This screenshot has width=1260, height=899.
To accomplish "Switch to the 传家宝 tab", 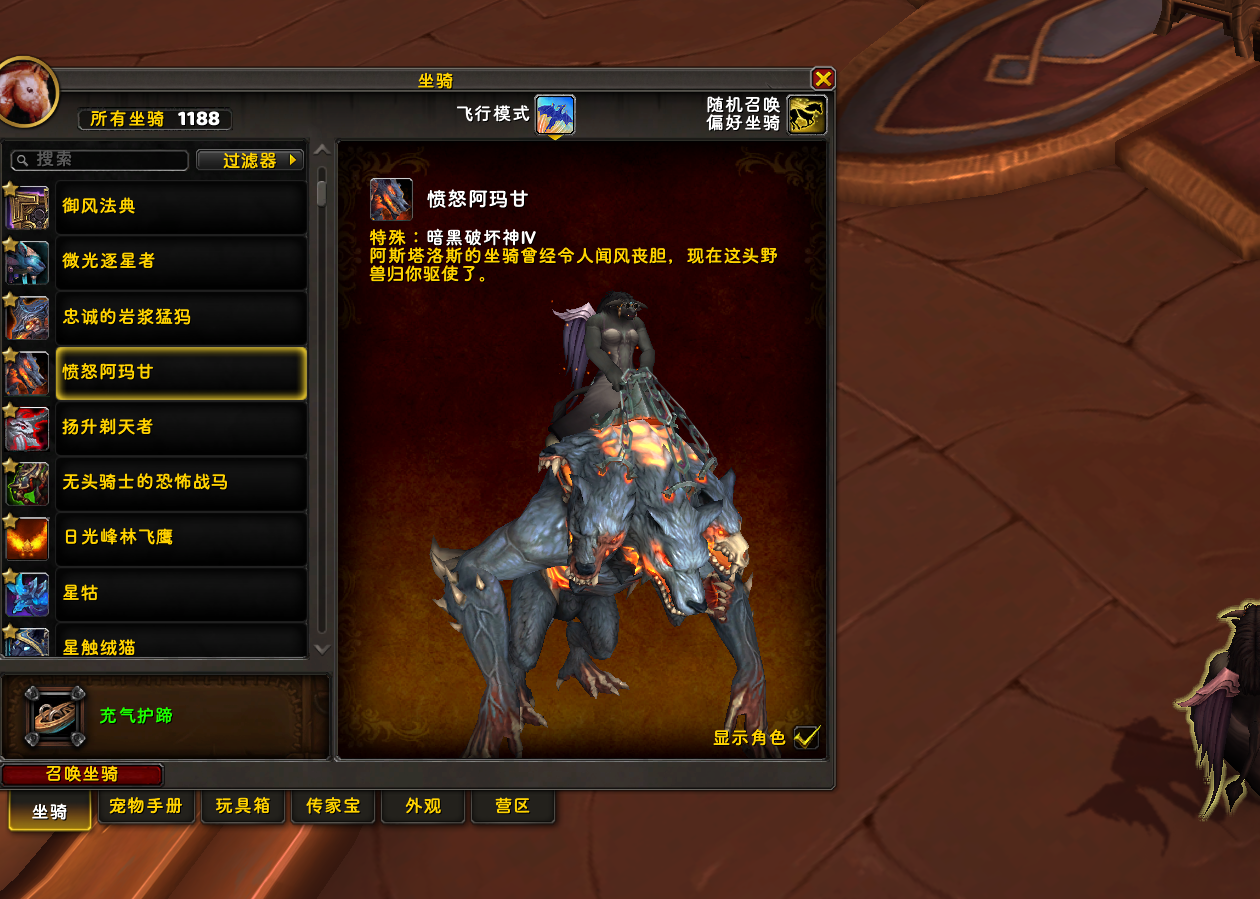I will [x=333, y=806].
